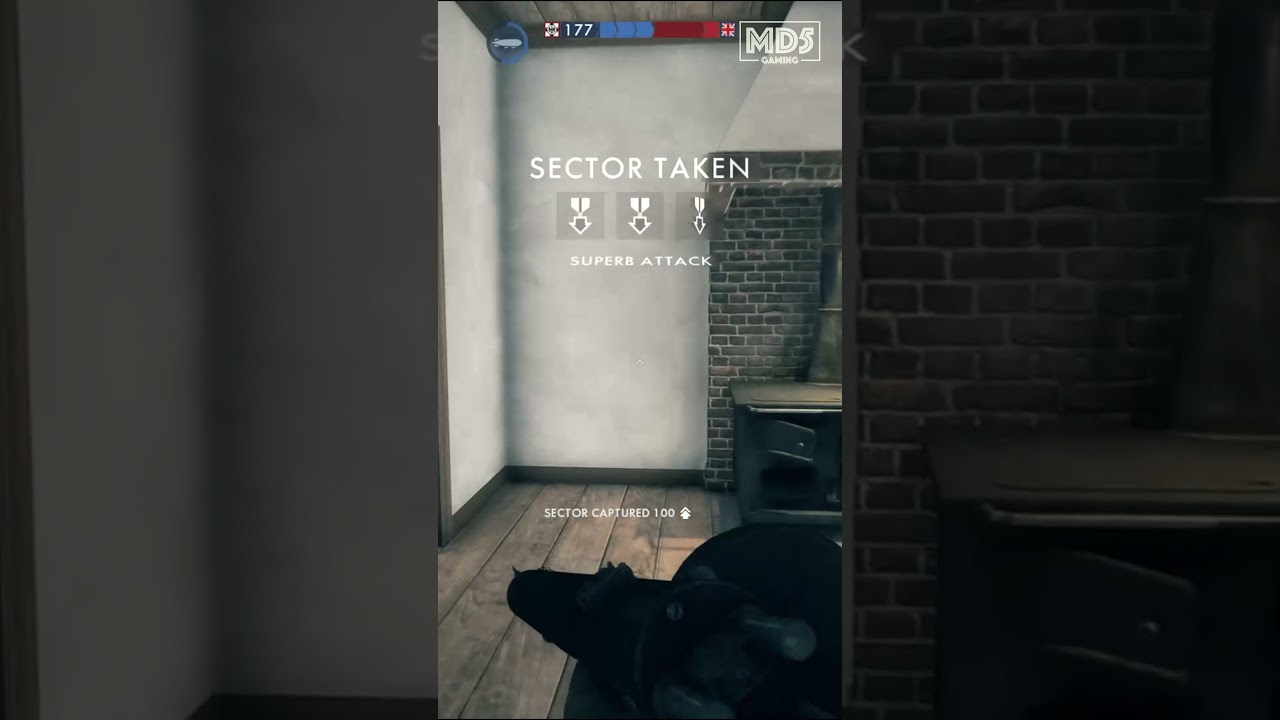This screenshot has width=1280, height=720.
Task: Click the Union Jack flag icon
Action: (x=728, y=29)
